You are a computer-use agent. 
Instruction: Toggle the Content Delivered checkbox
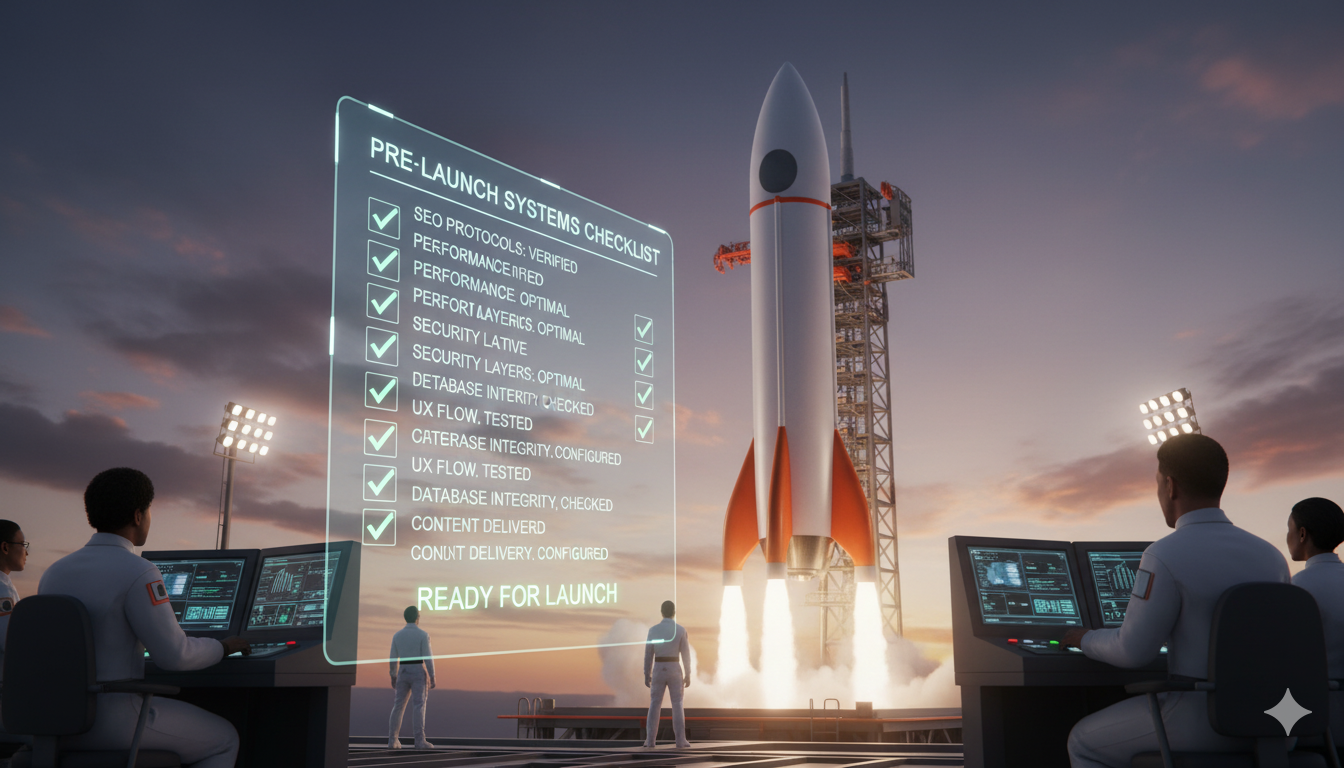click(x=379, y=526)
